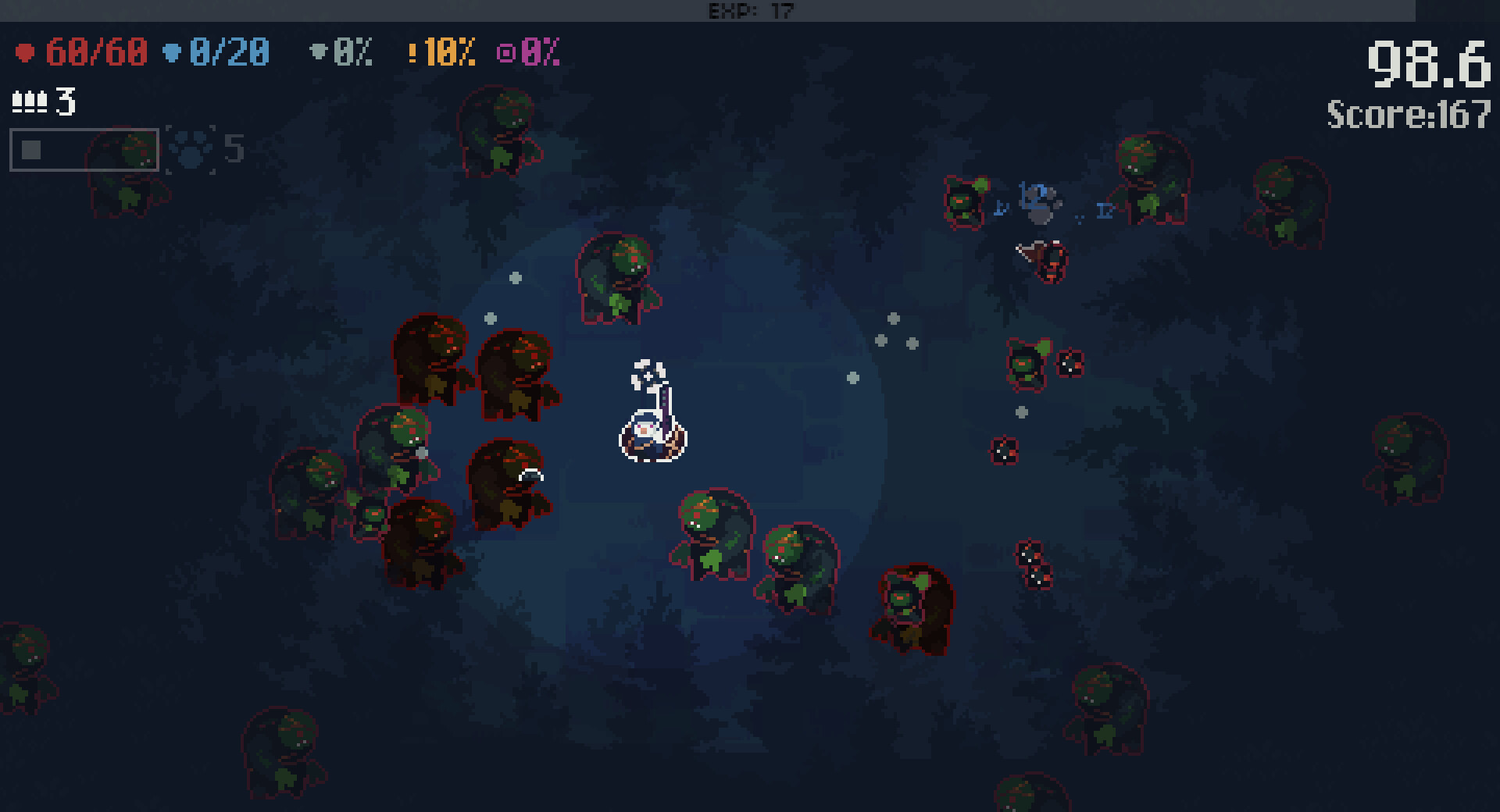Select the blue shield armor icon

[170, 52]
